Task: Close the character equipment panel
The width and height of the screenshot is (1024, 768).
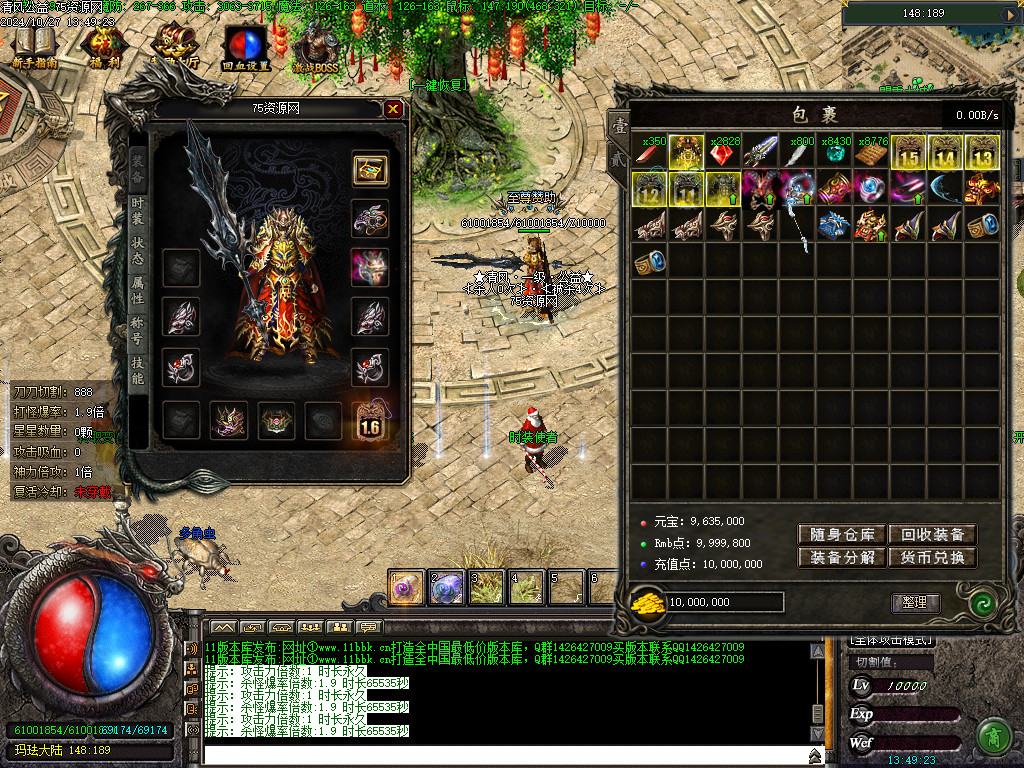Action: pos(393,109)
